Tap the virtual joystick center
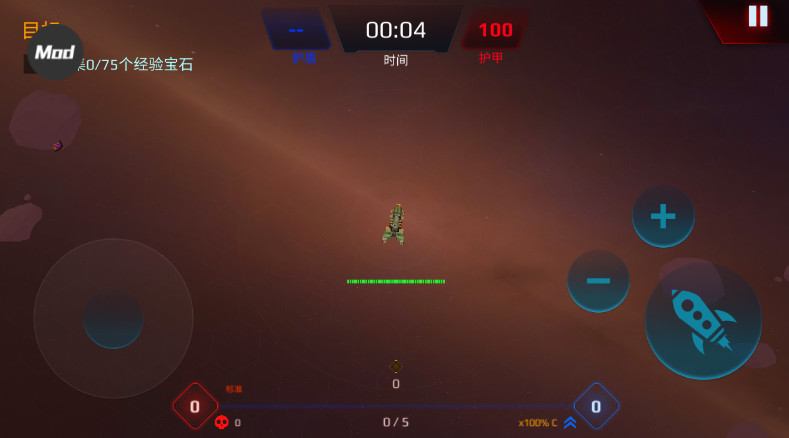789x438 pixels. coord(113,318)
